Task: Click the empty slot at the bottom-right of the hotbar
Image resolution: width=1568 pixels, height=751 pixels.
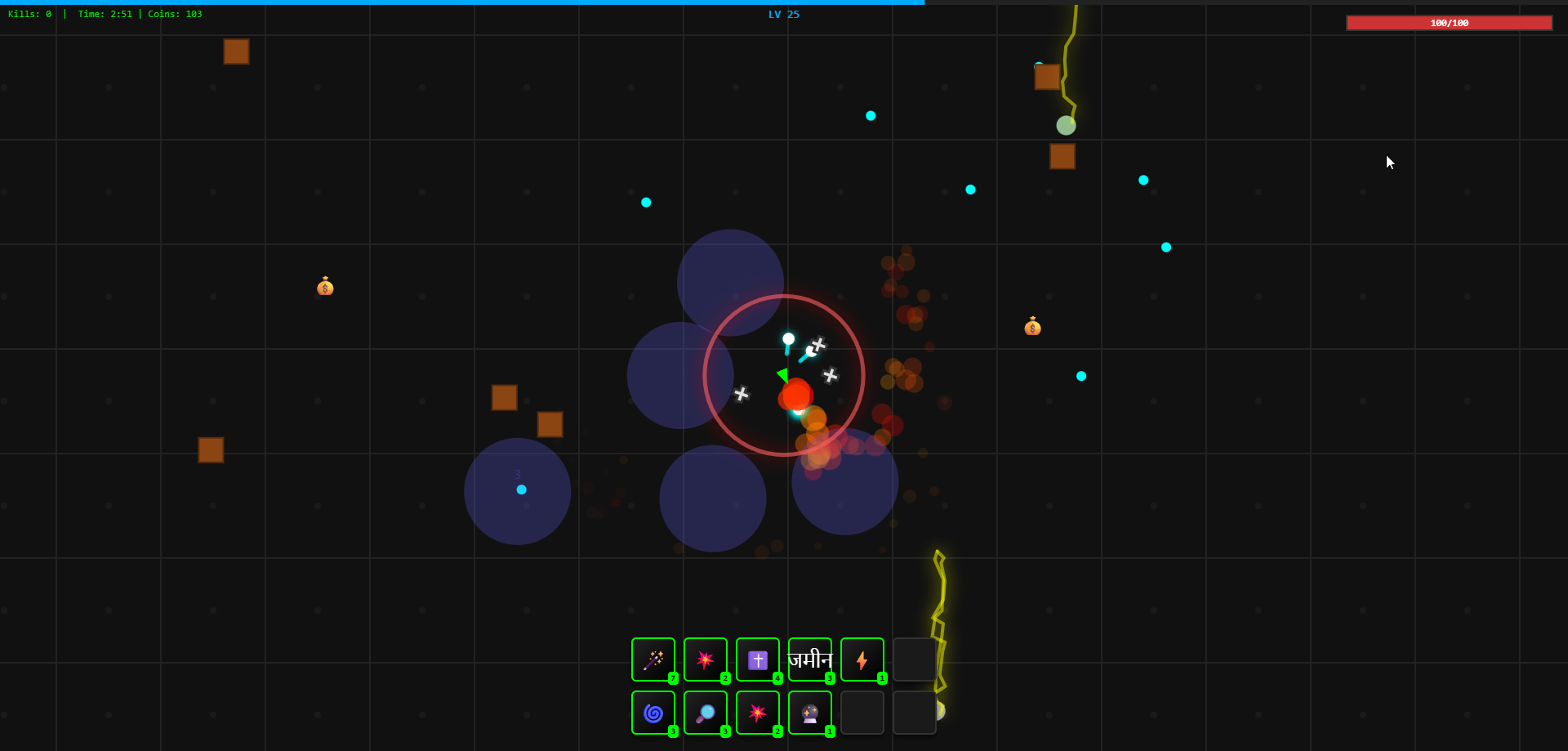Action: [x=915, y=713]
